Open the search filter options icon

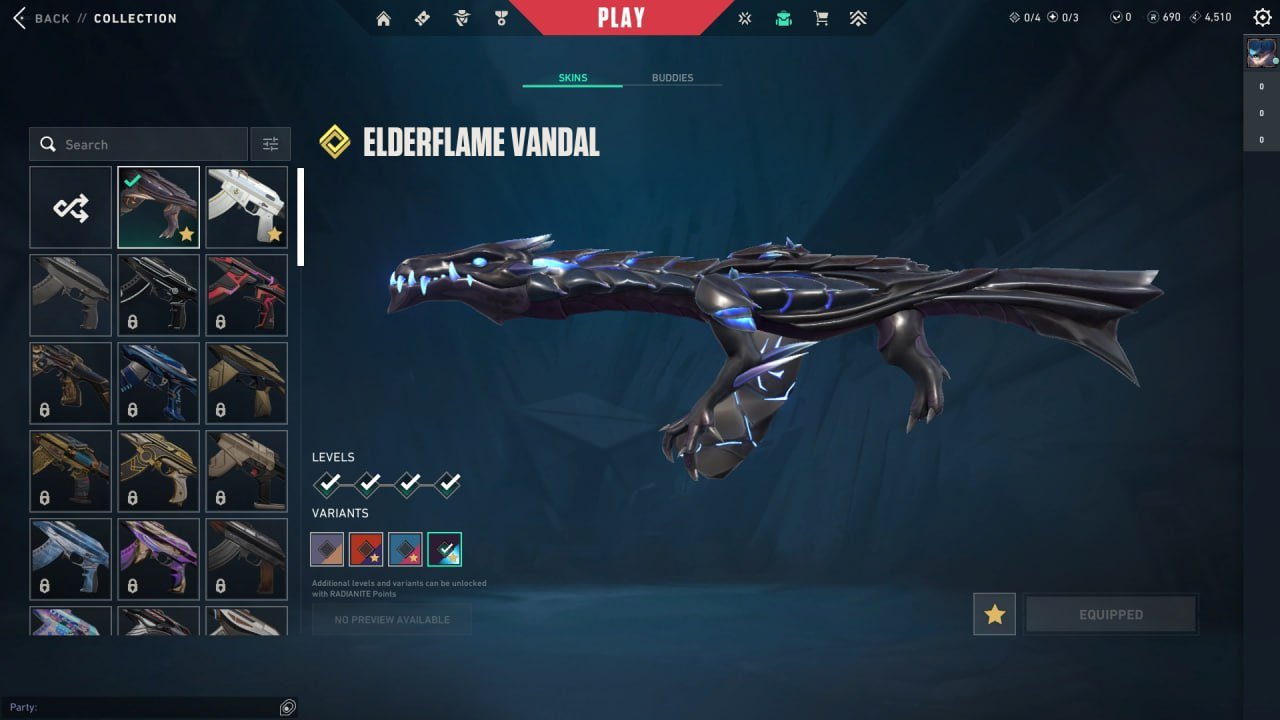[270, 143]
